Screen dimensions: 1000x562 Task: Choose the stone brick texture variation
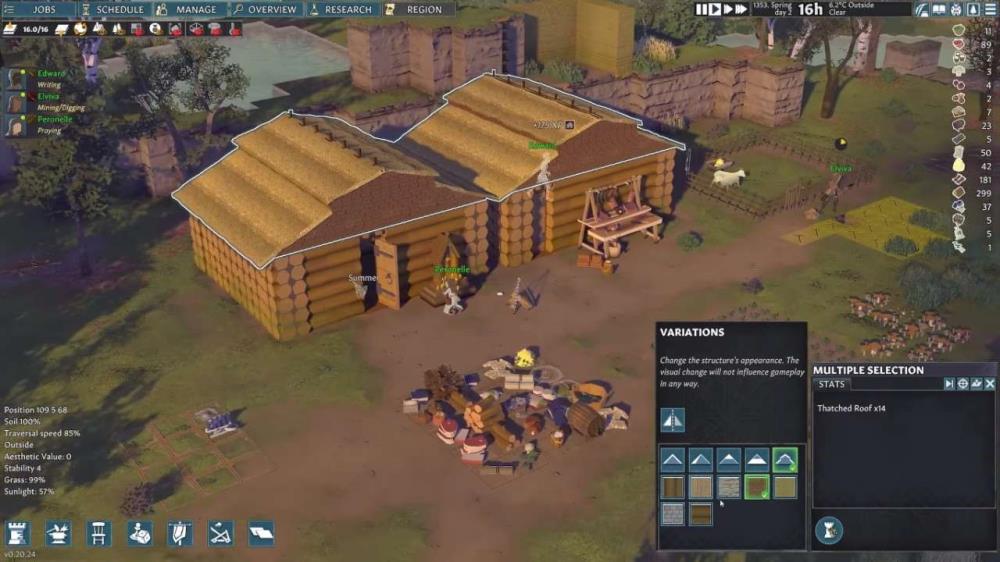(x=673, y=514)
